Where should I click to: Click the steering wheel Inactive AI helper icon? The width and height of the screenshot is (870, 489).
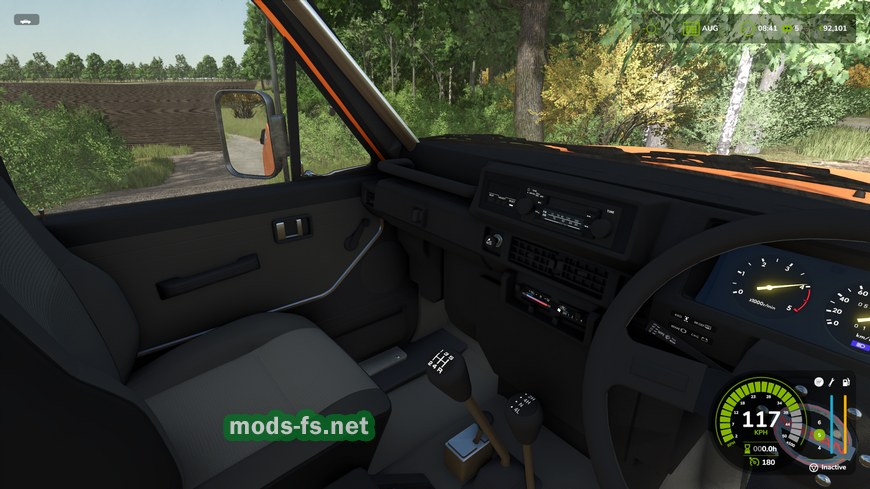pos(813,467)
